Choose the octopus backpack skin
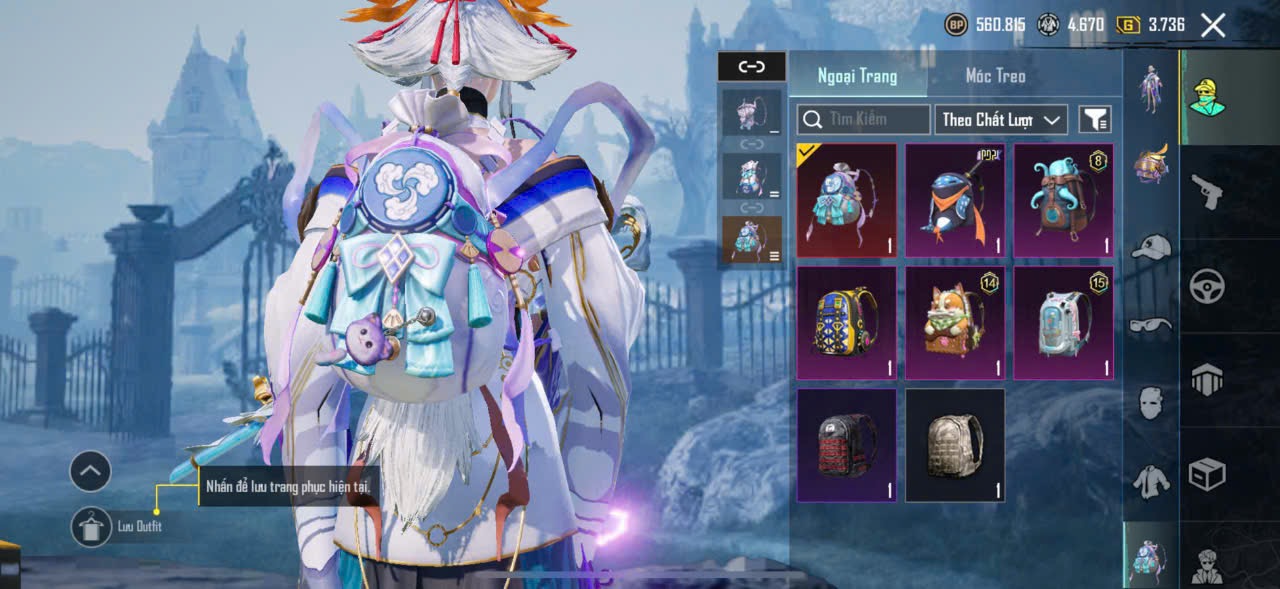The image size is (1280, 589). [x=1063, y=201]
